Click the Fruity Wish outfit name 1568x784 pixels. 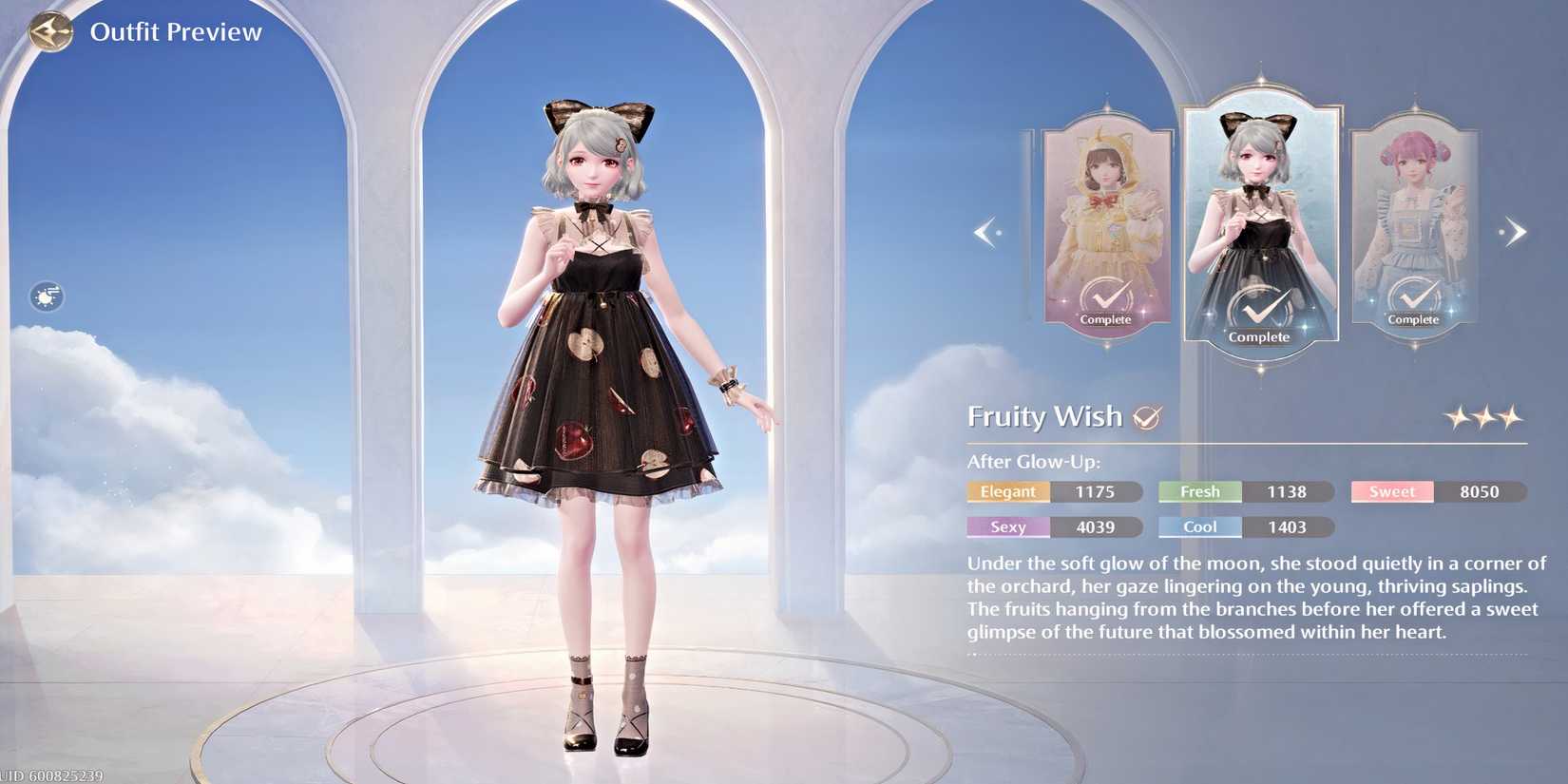pyautogui.click(x=1045, y=415)
